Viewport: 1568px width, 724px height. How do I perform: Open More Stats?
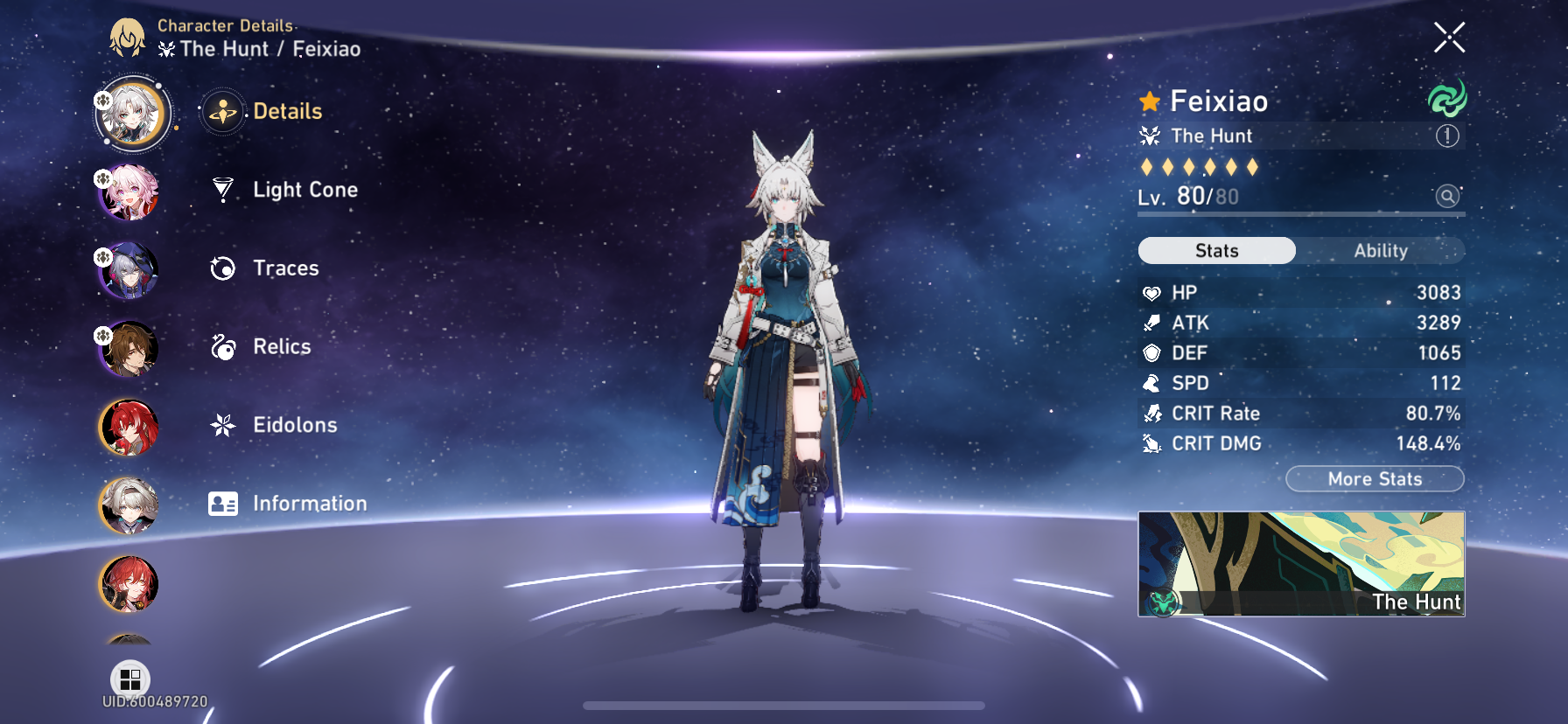(1375, 479)
